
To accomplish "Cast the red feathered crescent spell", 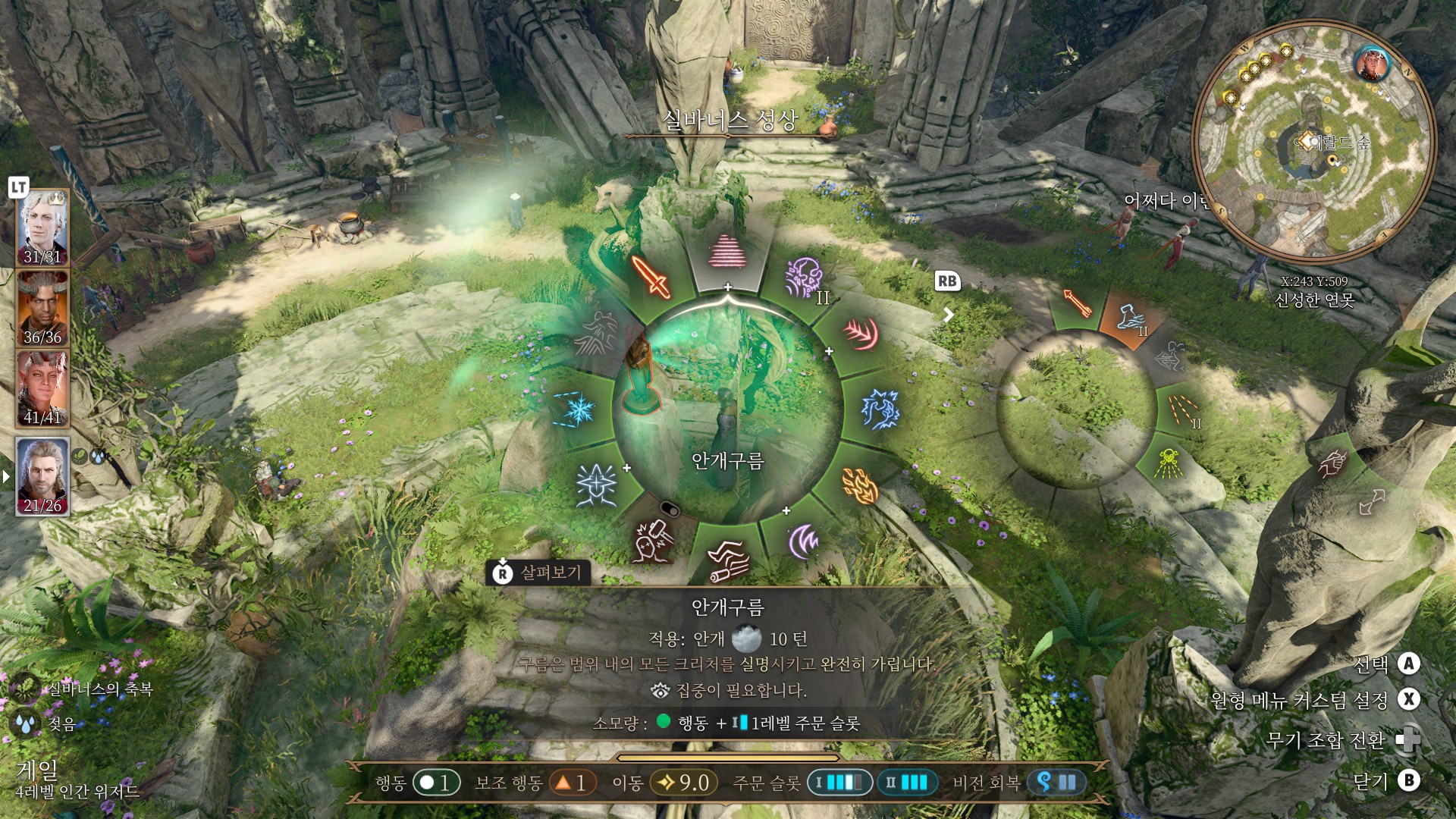I will tap(861, 334).
